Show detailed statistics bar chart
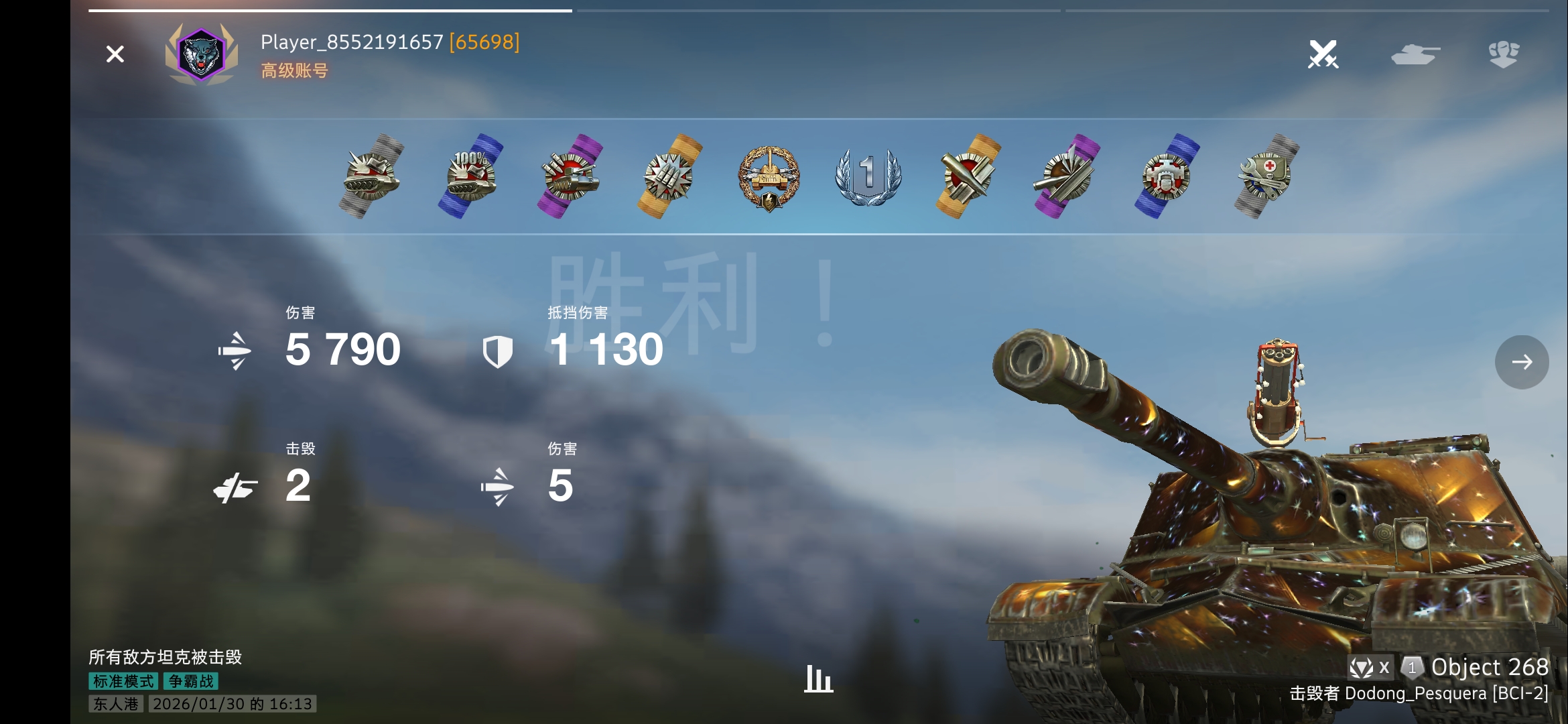This screenshot has height=724, width=1568. pyautogui.click(x=818, y=678)
